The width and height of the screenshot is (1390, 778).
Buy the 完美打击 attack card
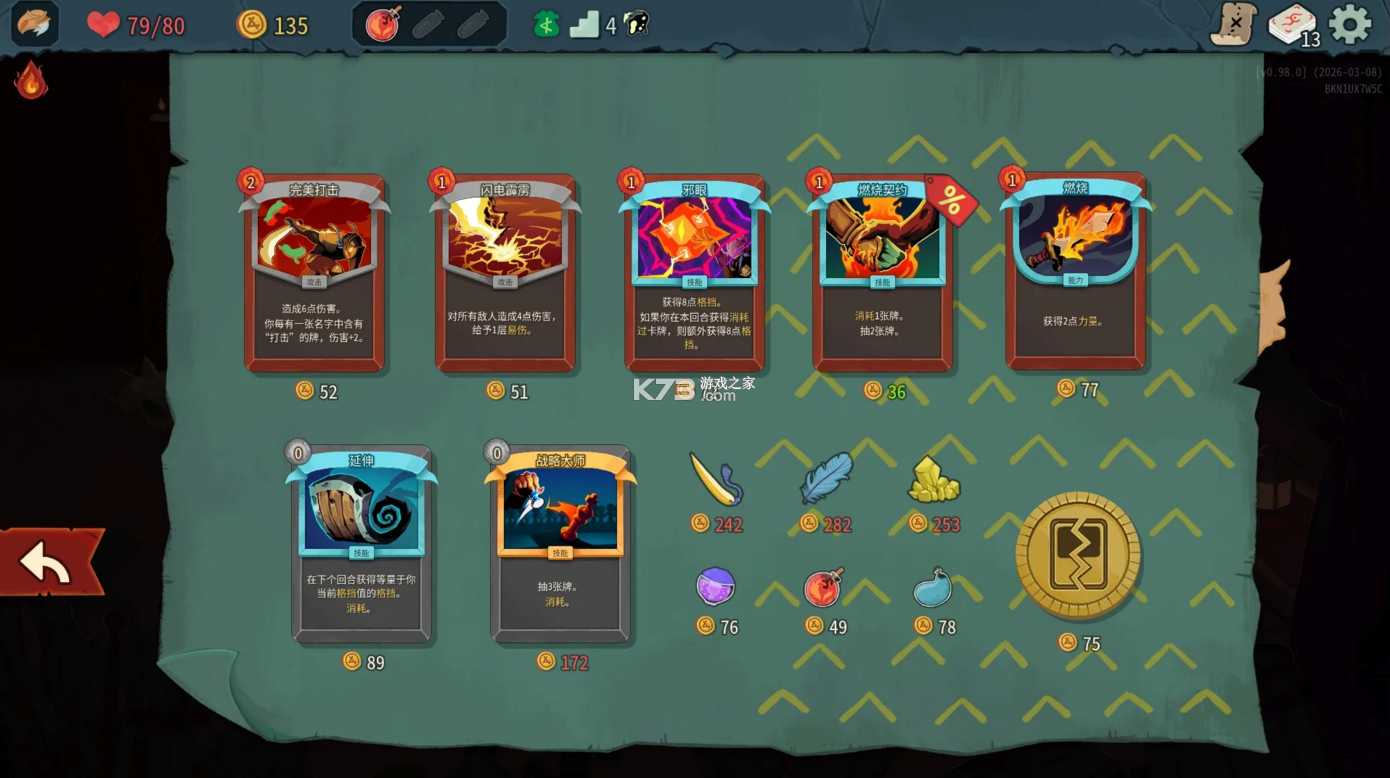click(314, 273)
